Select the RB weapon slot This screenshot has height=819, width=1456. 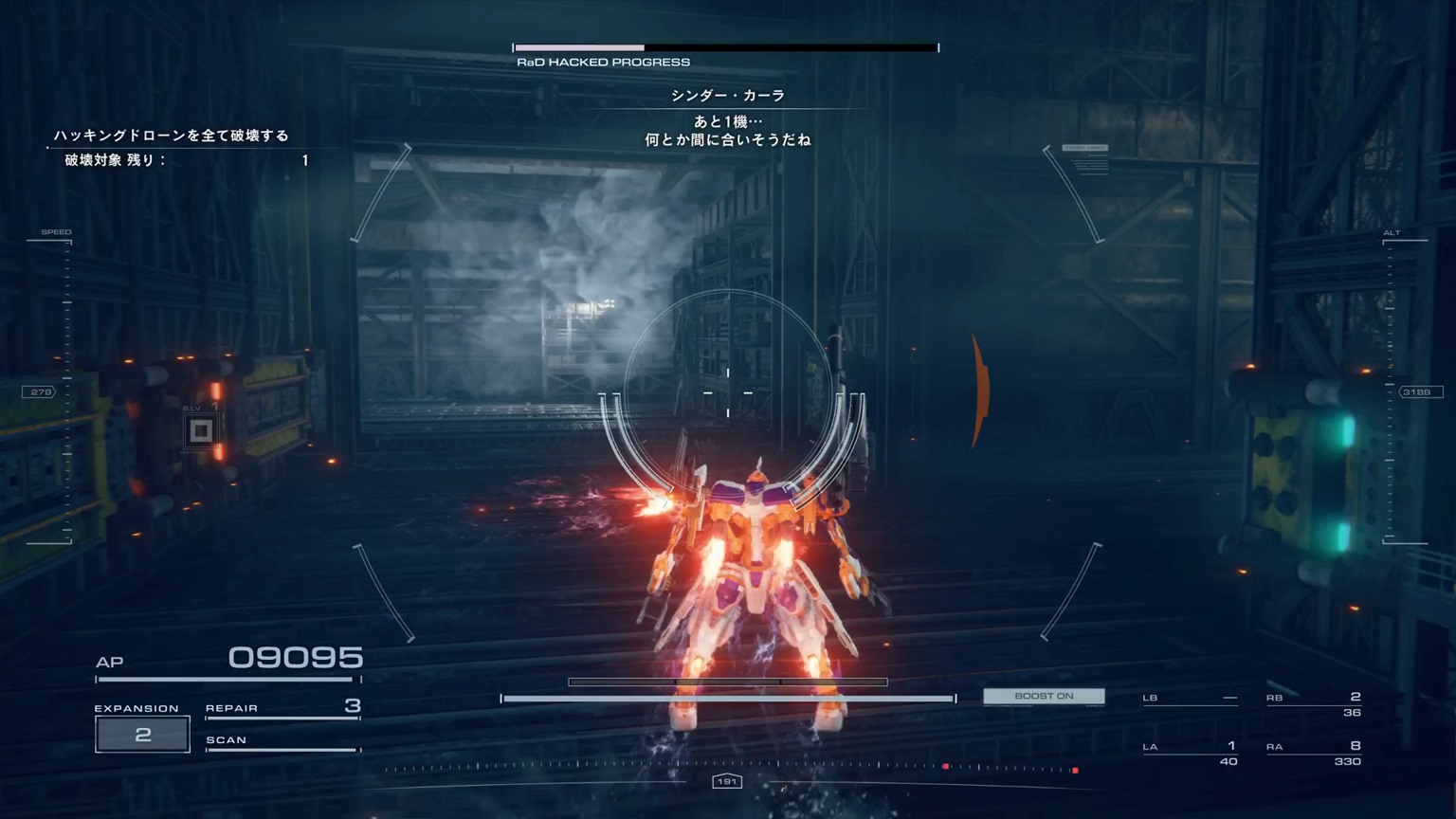tap(1314, 703)
